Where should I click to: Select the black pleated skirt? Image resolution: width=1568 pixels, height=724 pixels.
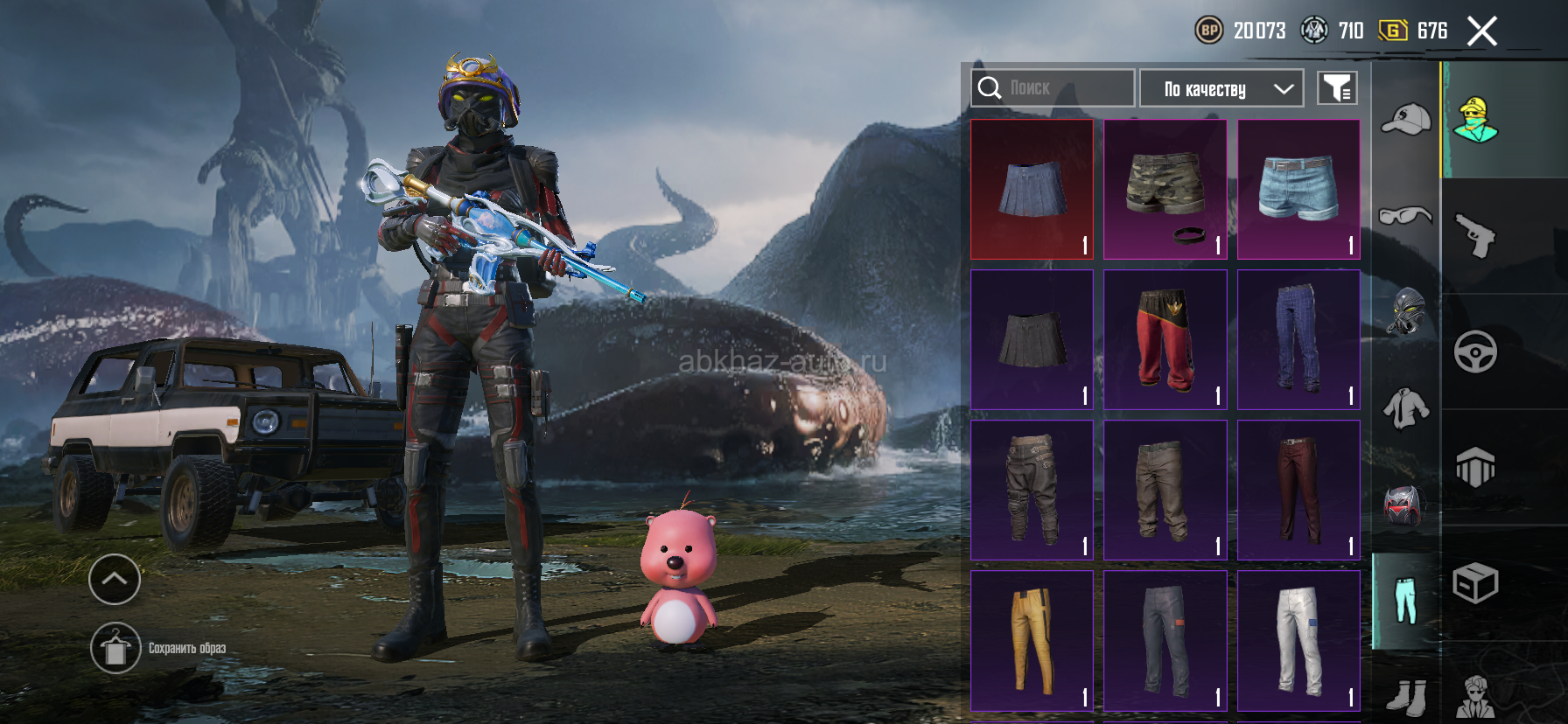coord(1032,339)
